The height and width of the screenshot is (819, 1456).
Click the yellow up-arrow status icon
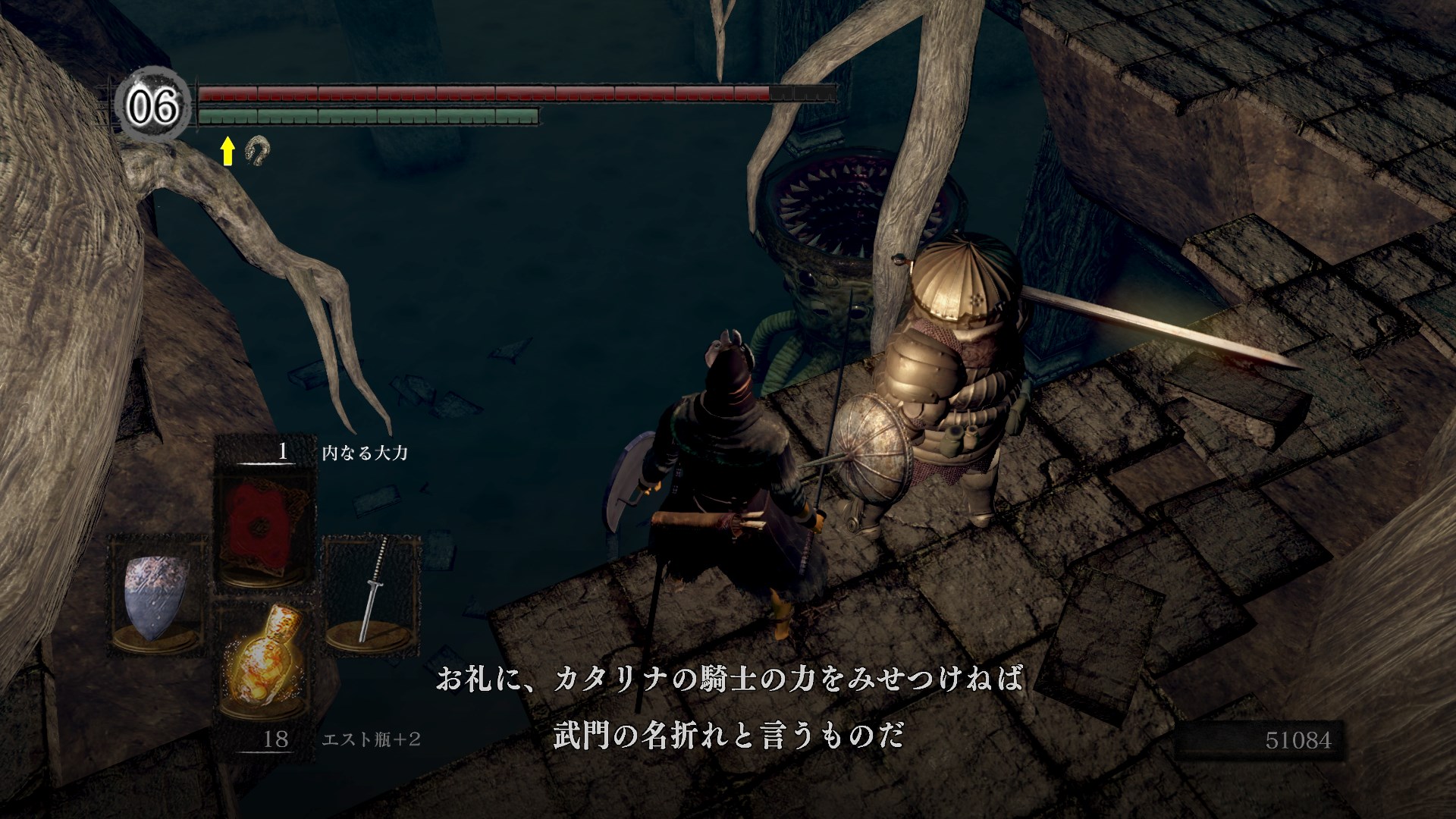[227, 152]
